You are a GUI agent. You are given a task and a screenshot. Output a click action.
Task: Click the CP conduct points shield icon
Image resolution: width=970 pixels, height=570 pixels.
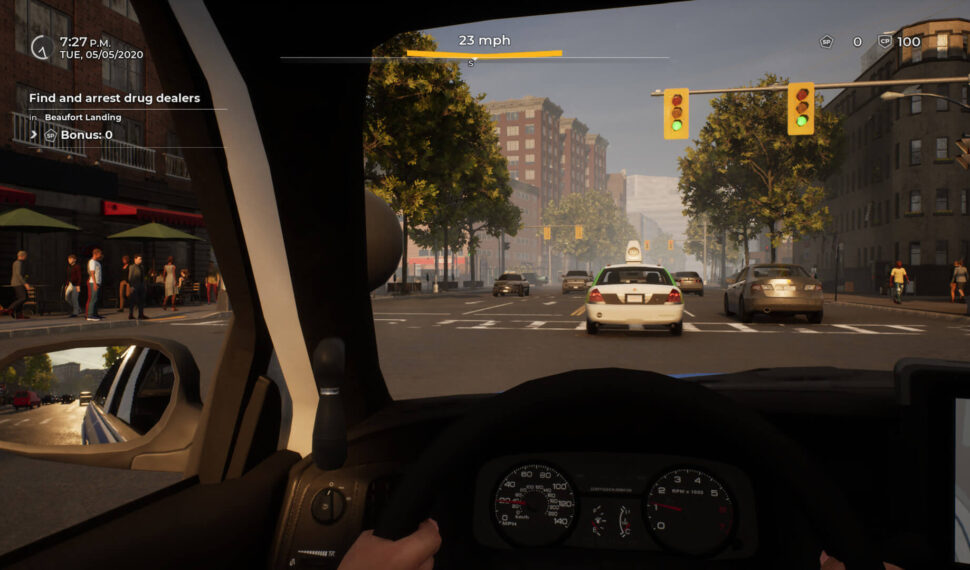884,42
